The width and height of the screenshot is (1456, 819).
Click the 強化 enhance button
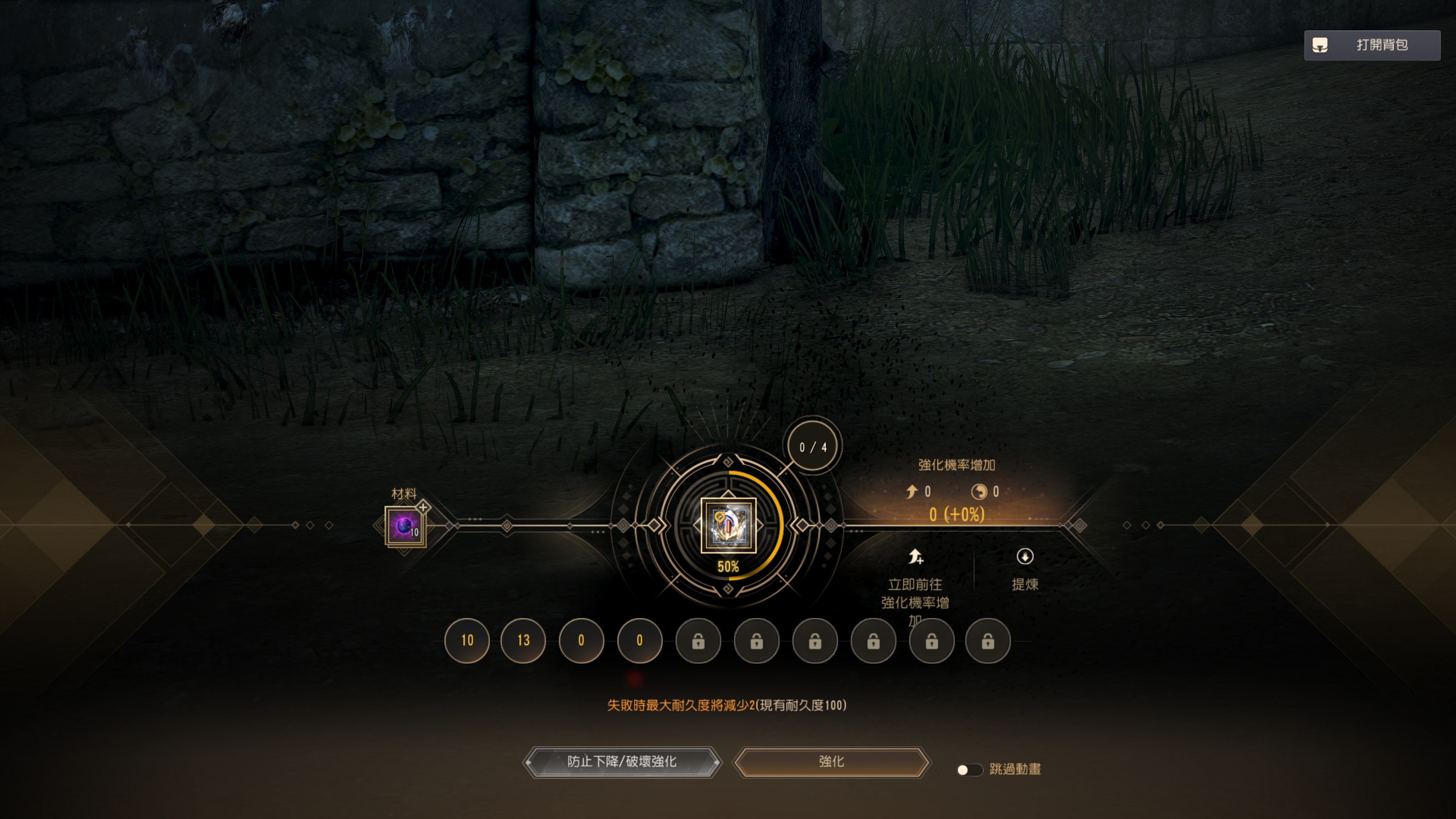click(x=831, y=762)
